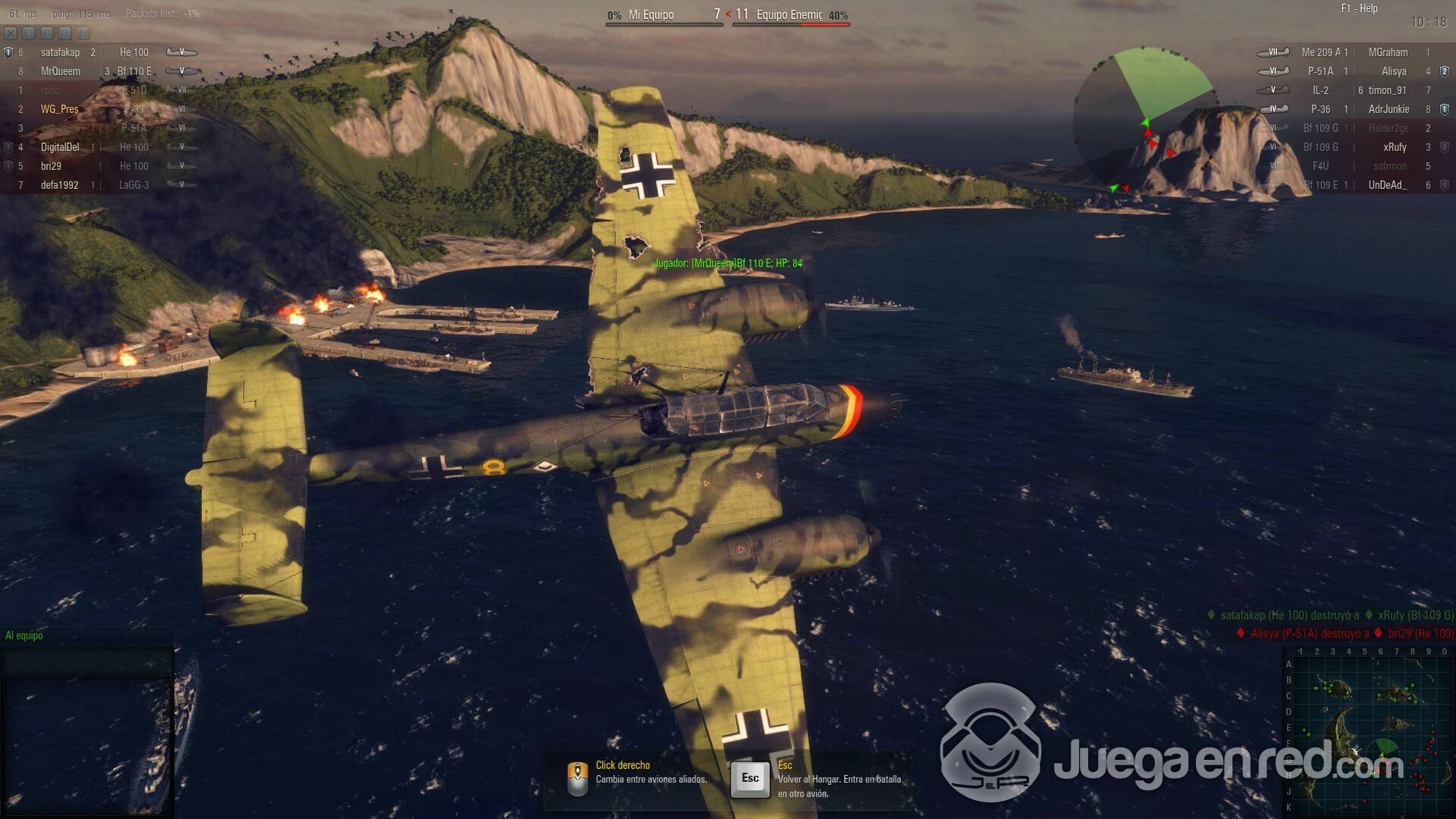The width and height of the screenshot is (1456, 819).
Task: Hide the player list with the X button
Action: coord(11,33)
